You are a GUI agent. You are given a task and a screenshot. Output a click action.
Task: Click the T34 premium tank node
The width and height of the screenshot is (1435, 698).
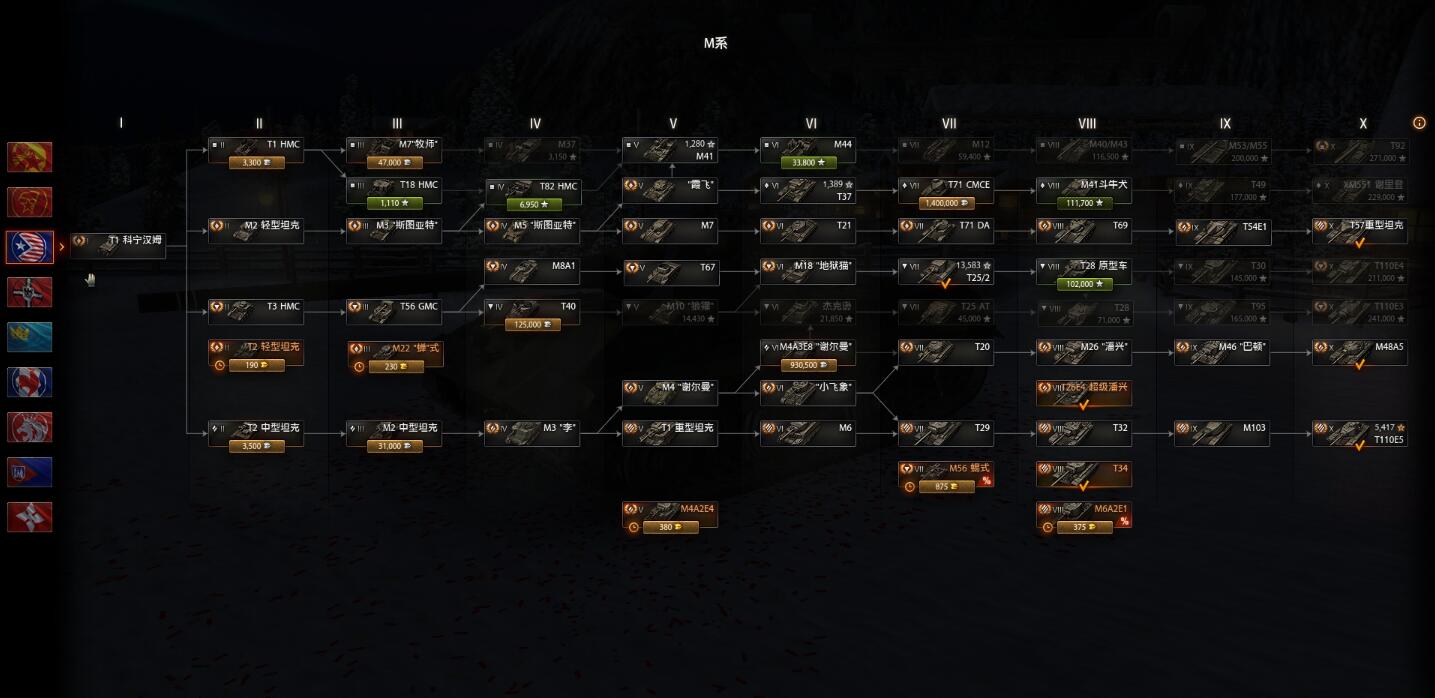point(1084,473)
